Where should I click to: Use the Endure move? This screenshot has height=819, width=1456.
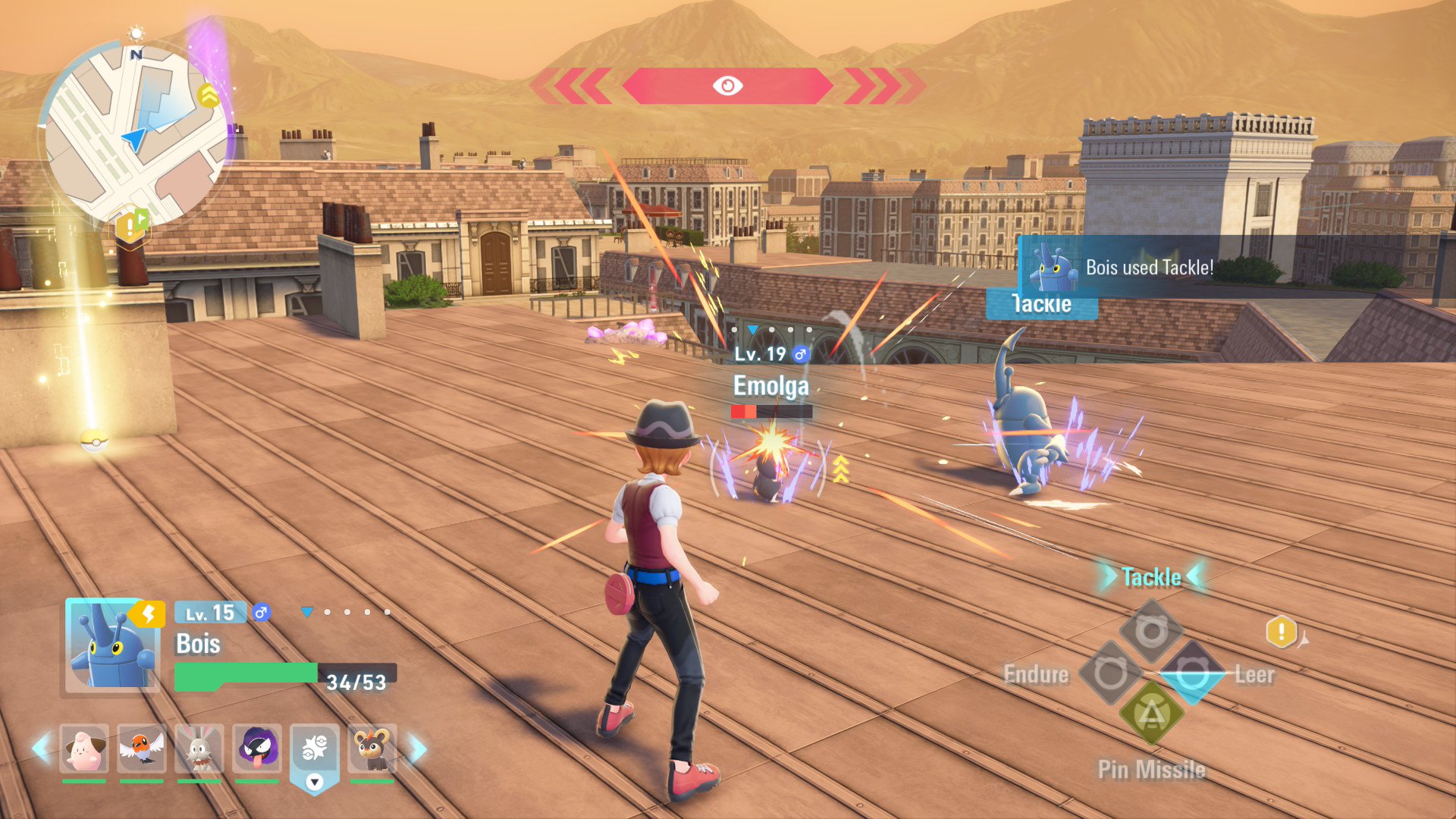pyautogui.click(x=1110, y=673)
